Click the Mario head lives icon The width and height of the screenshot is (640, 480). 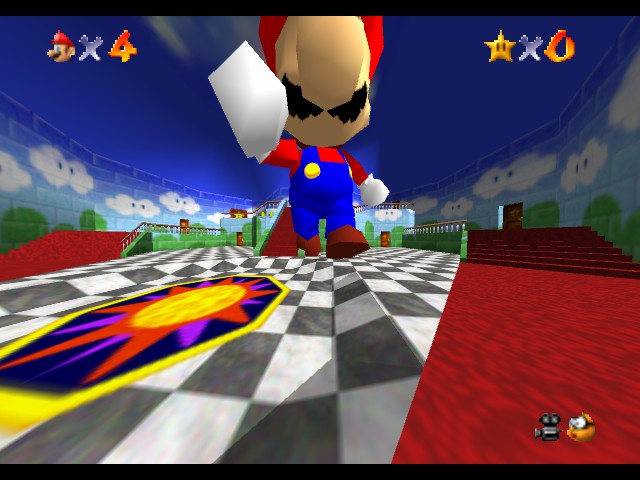(x=61, y=45)
